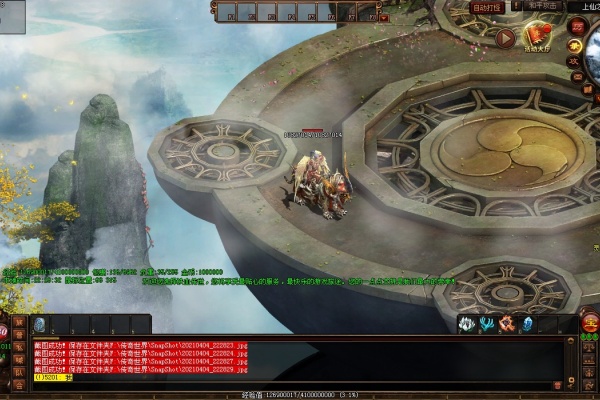Activate the blue crystal skill
The width and height of the screenshot is (600, 400).
(x=526, y=324)
